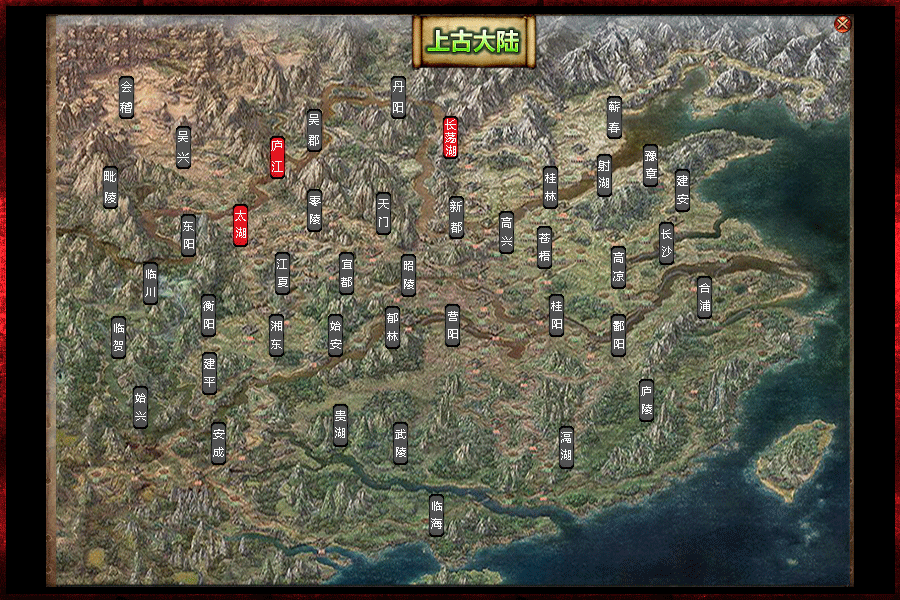Select the 武陵 location marker
This screenshot has height=600, width=900.
click(x=400, y=444)
